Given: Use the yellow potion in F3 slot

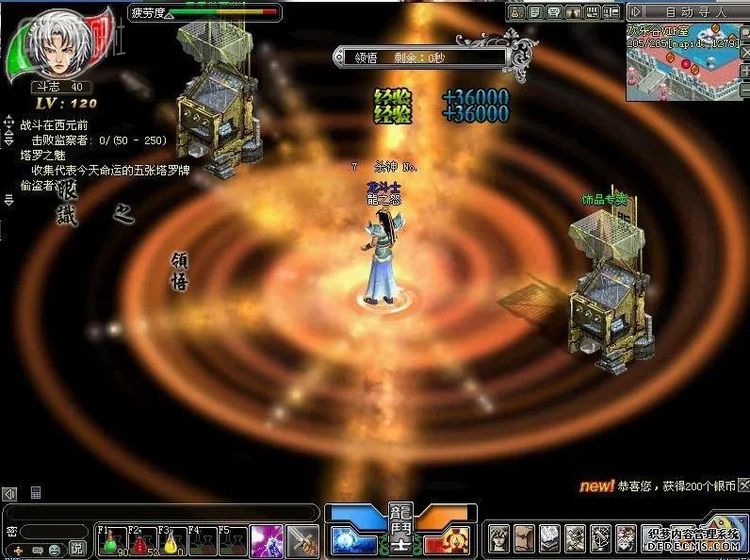Looking at the screenshot, I should click(170, 542).
